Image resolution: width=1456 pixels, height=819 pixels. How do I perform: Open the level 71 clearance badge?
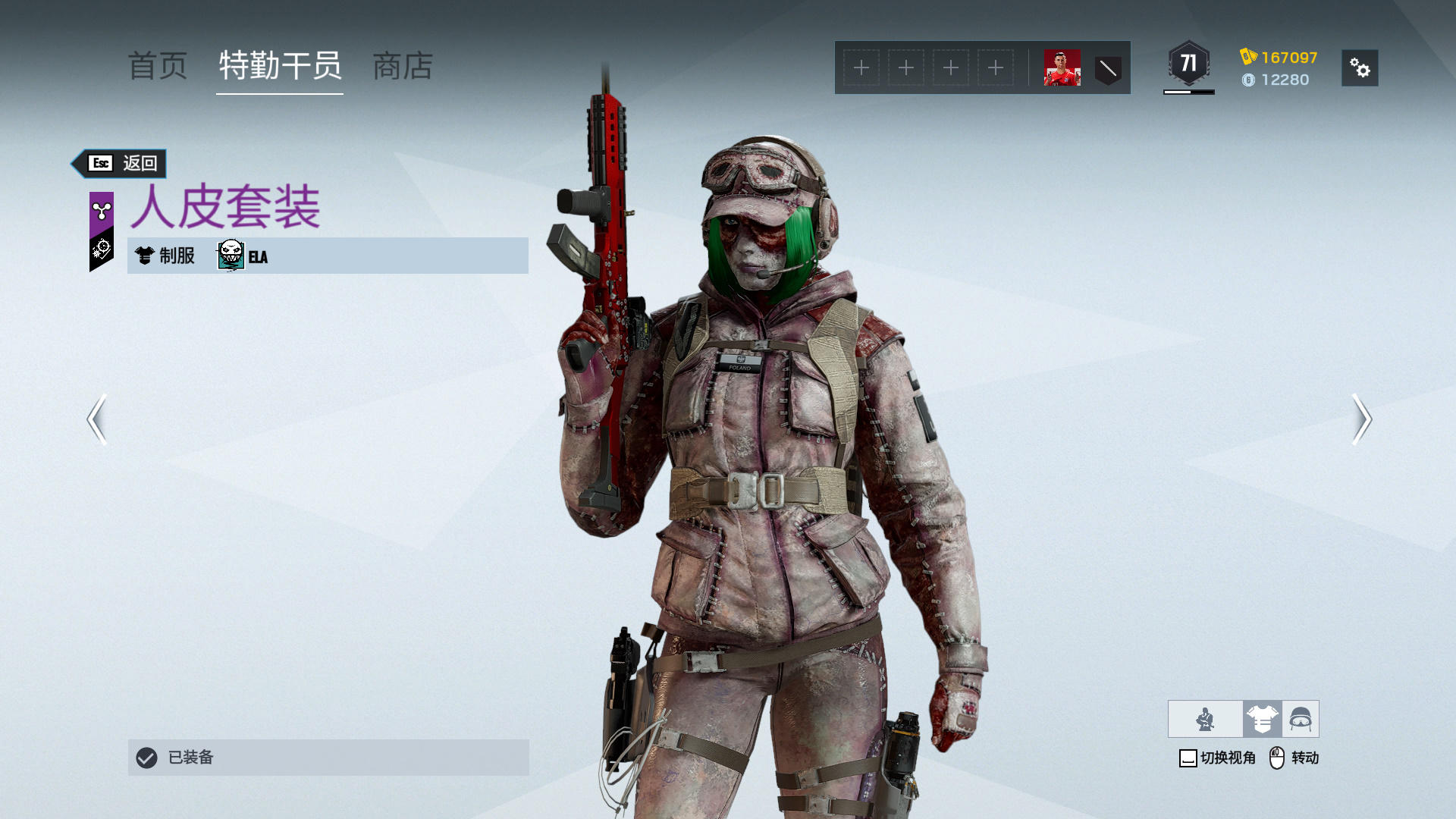1188,65
